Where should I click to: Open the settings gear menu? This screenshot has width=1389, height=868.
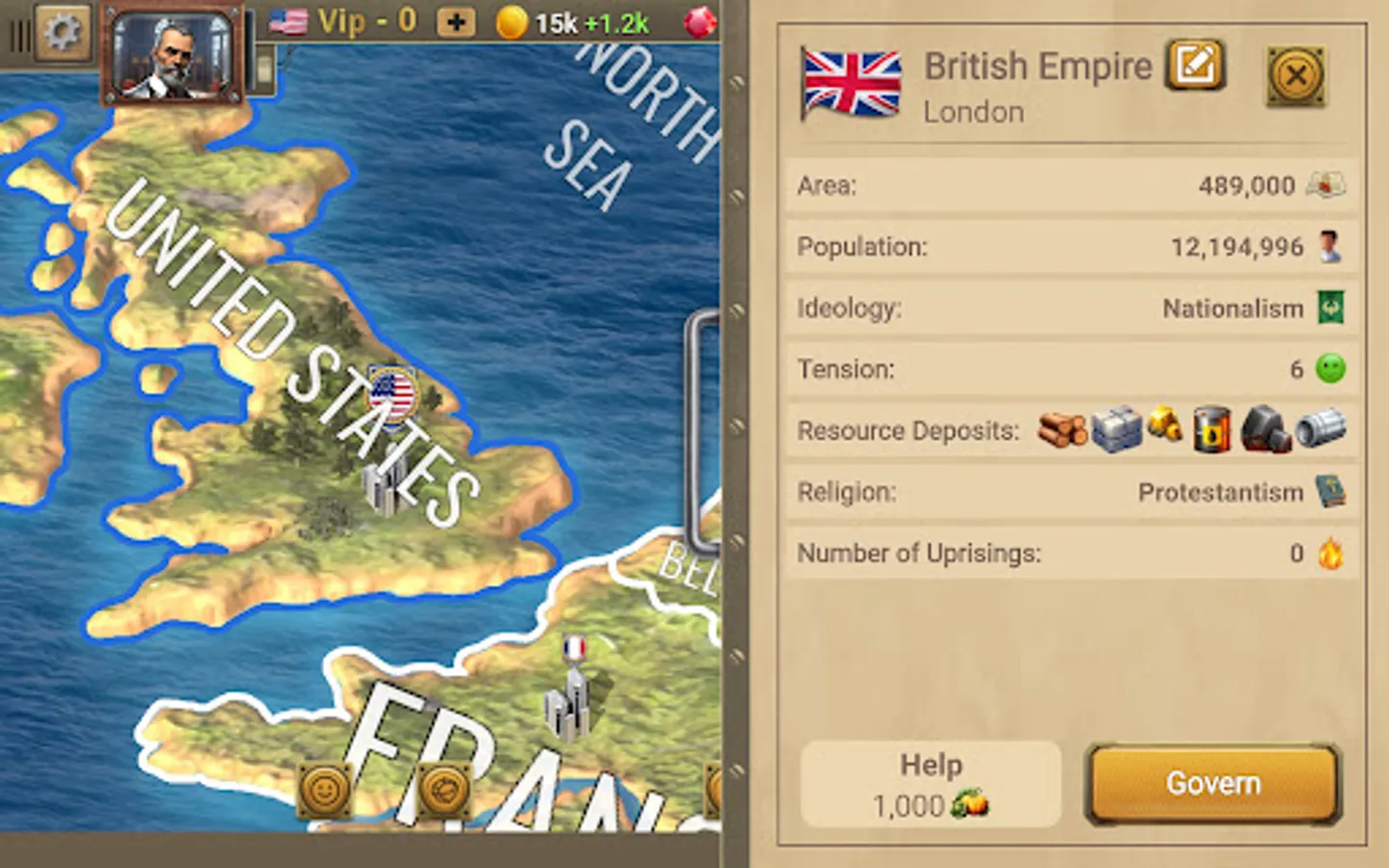pyautogui.click(x=62, y=31)
